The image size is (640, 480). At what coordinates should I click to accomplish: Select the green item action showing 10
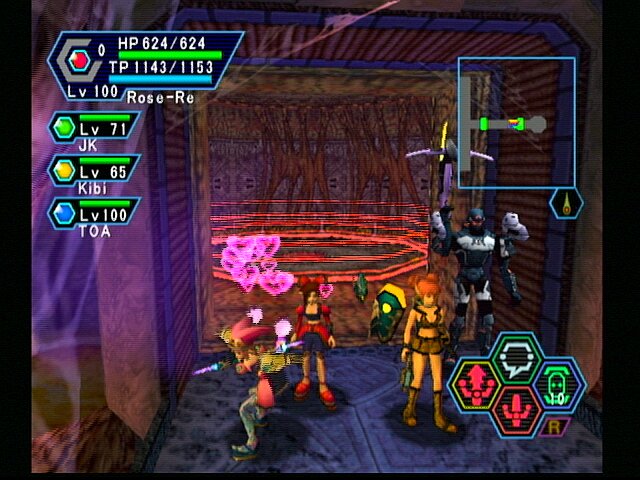pyautogui.click(x=559, y=383)
